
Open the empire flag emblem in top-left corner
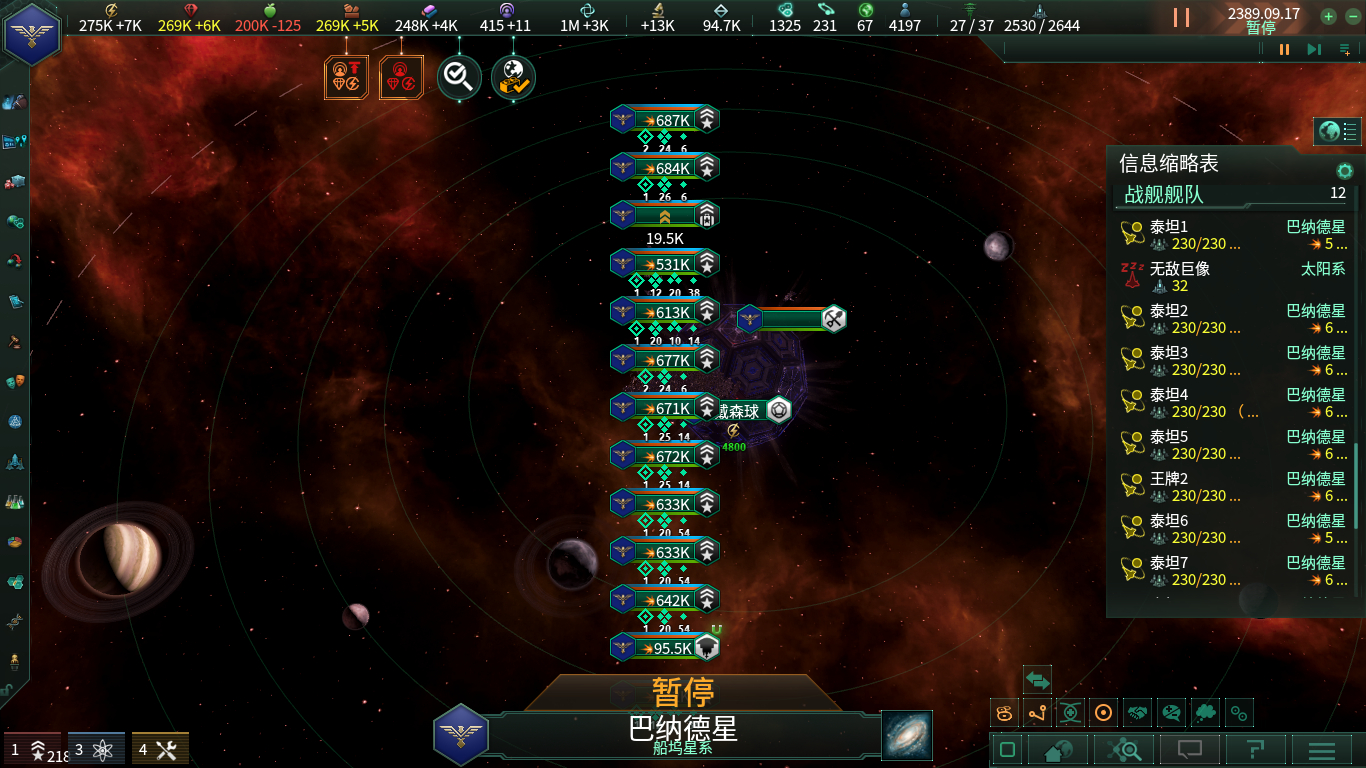point(32,33)
